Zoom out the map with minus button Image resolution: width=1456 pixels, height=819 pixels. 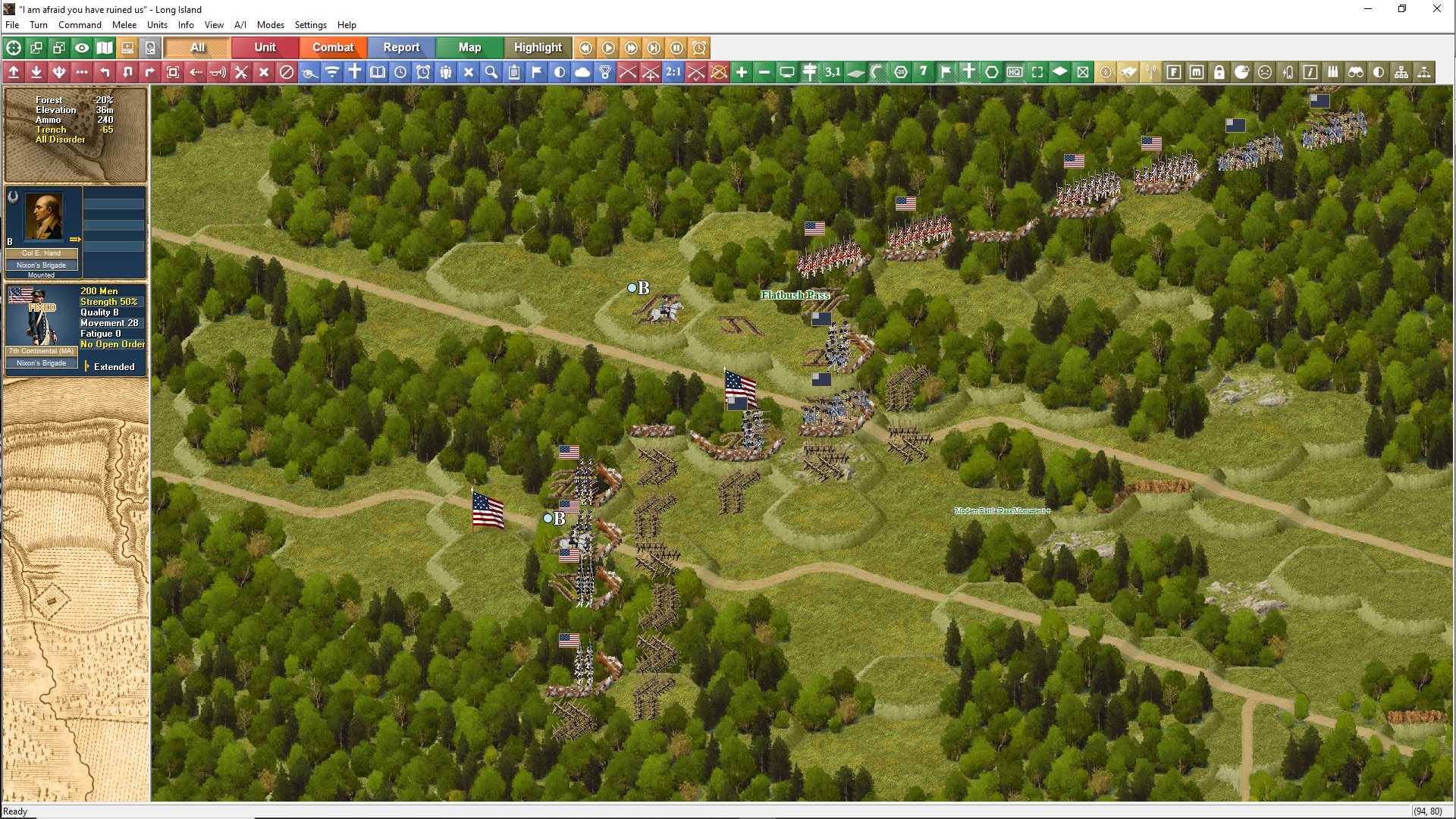(764, 72)
